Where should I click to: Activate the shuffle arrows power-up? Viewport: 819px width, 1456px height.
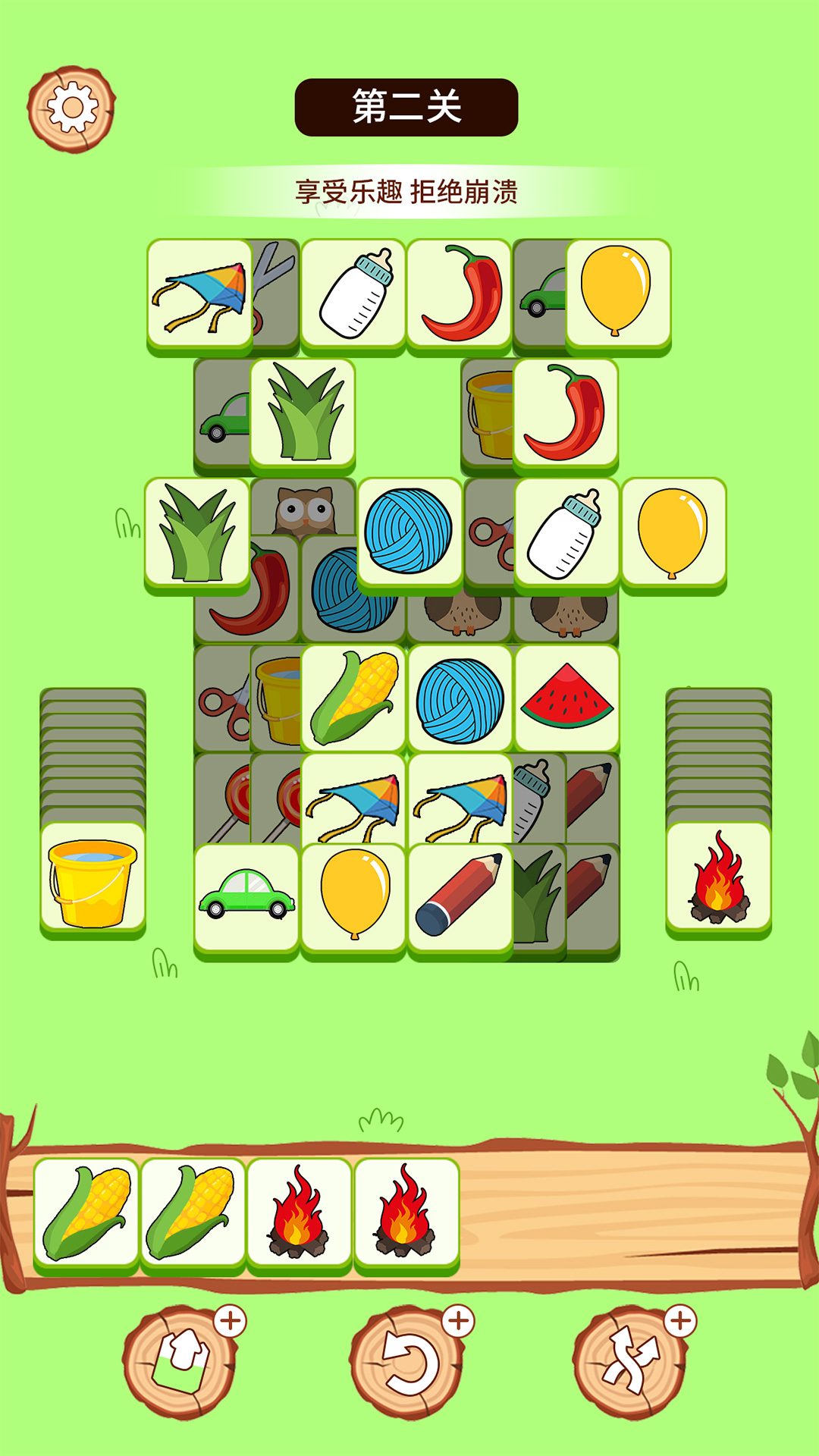click(x=629, y=1363)
